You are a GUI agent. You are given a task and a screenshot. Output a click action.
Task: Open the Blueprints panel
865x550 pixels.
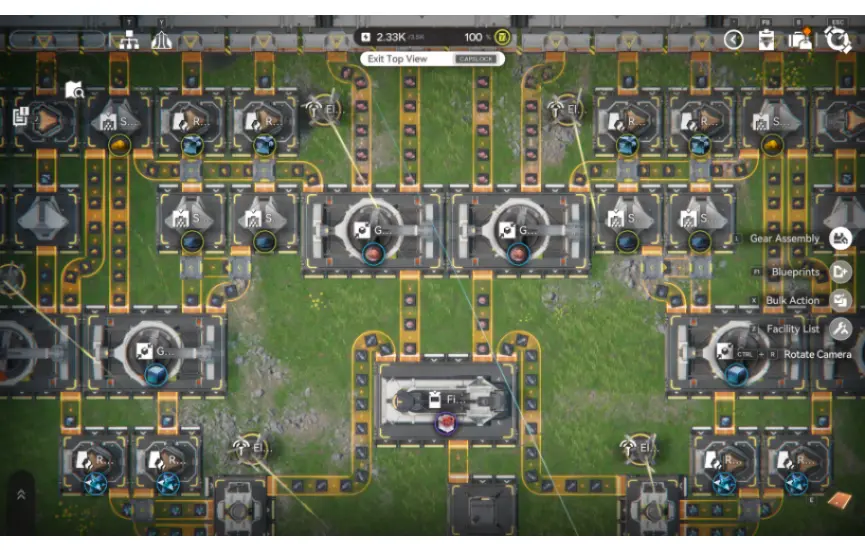(x=841, y=271)
